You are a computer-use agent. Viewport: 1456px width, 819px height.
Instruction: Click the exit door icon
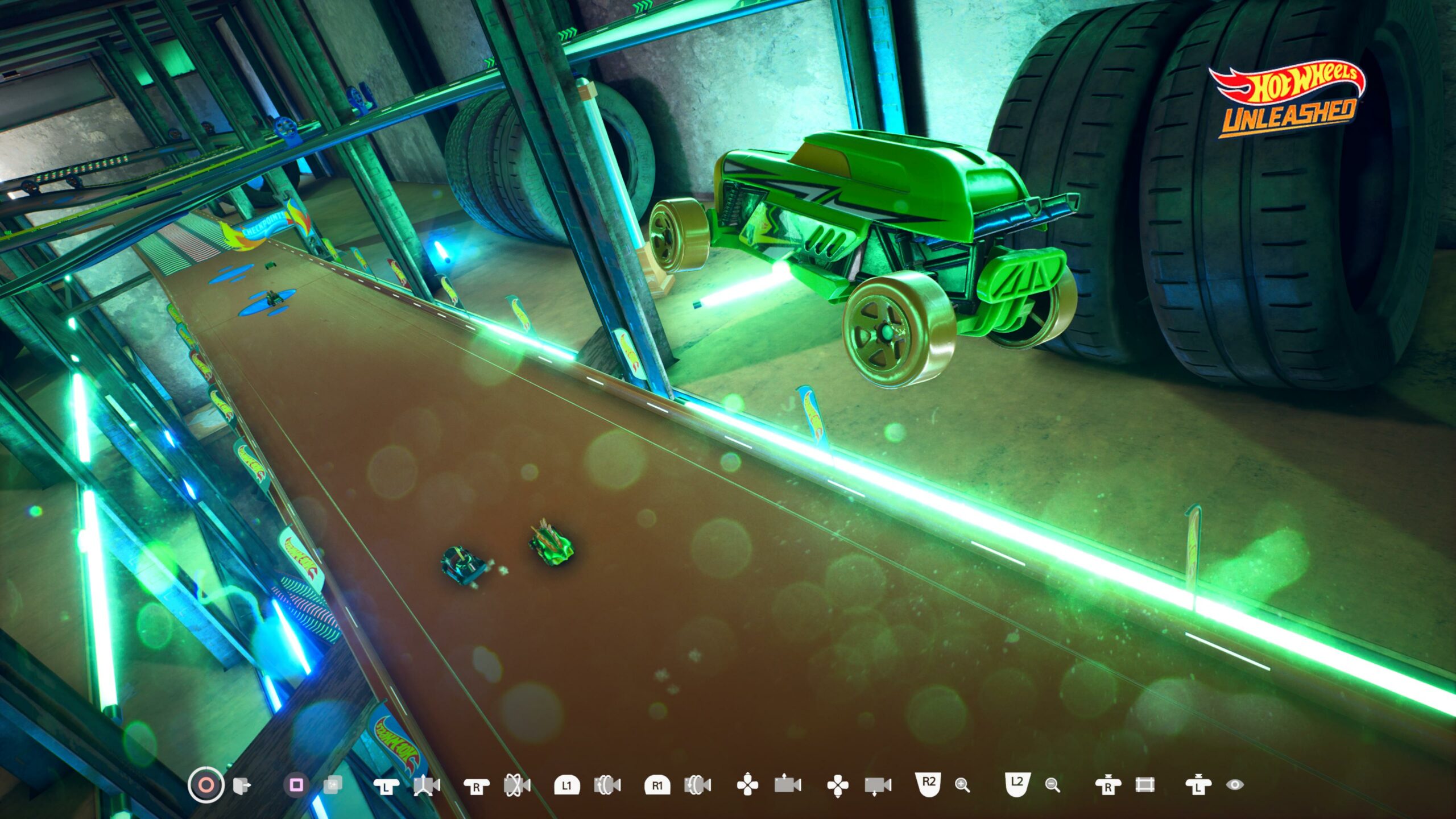pyautogui.click(x=242, y=785)
